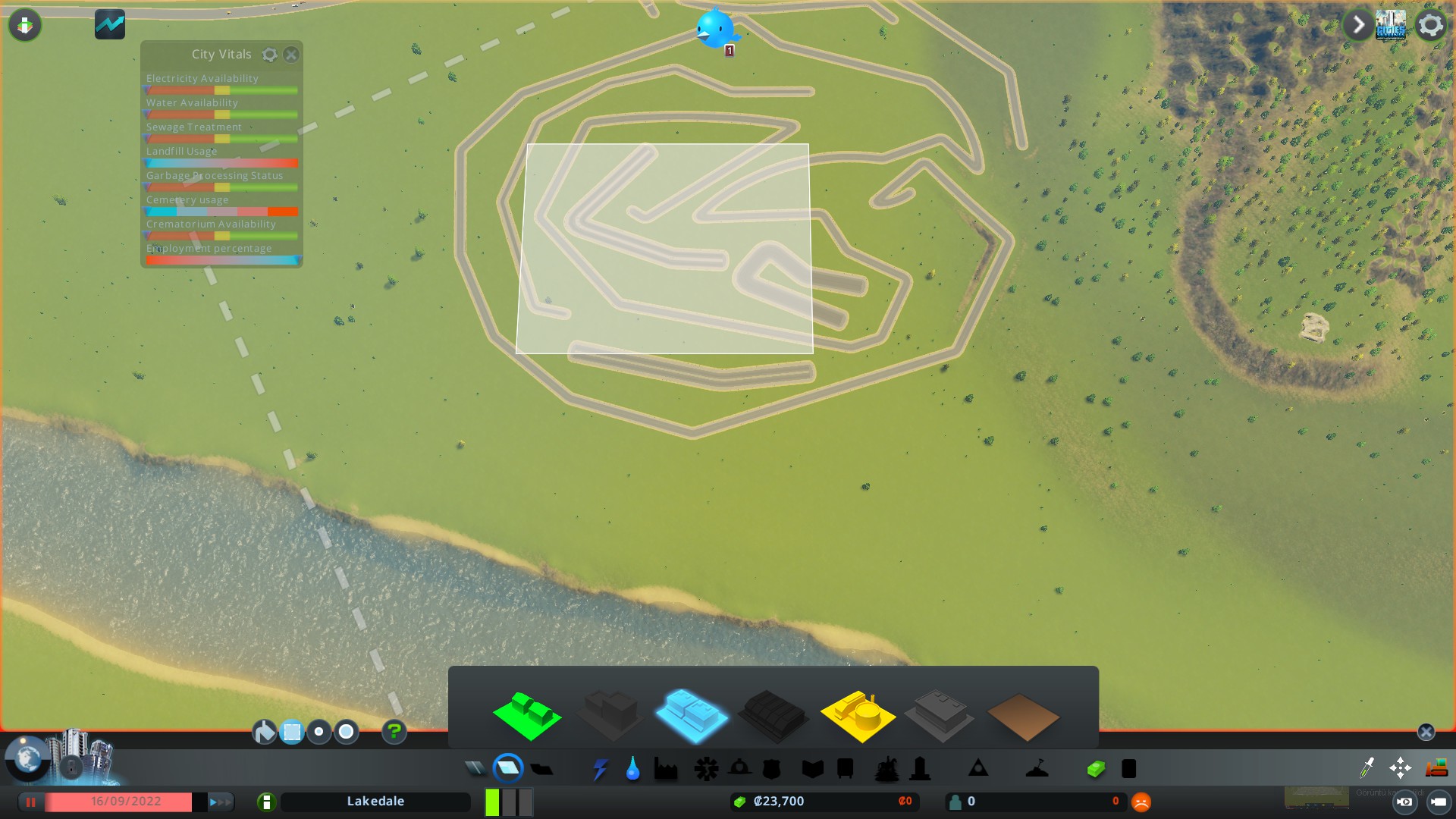Open the Garbage services menu
Viewport: 1456px width, 819px height.
tap(665, 768)
